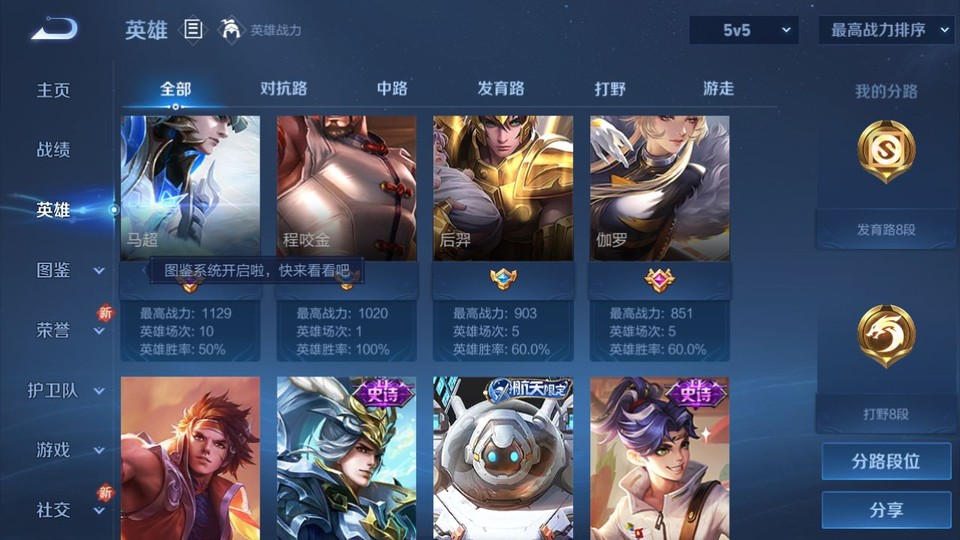The image size is (960, 540).
Task: Switch to the 发育路 farm lane tab
Action: pos(501,88)
